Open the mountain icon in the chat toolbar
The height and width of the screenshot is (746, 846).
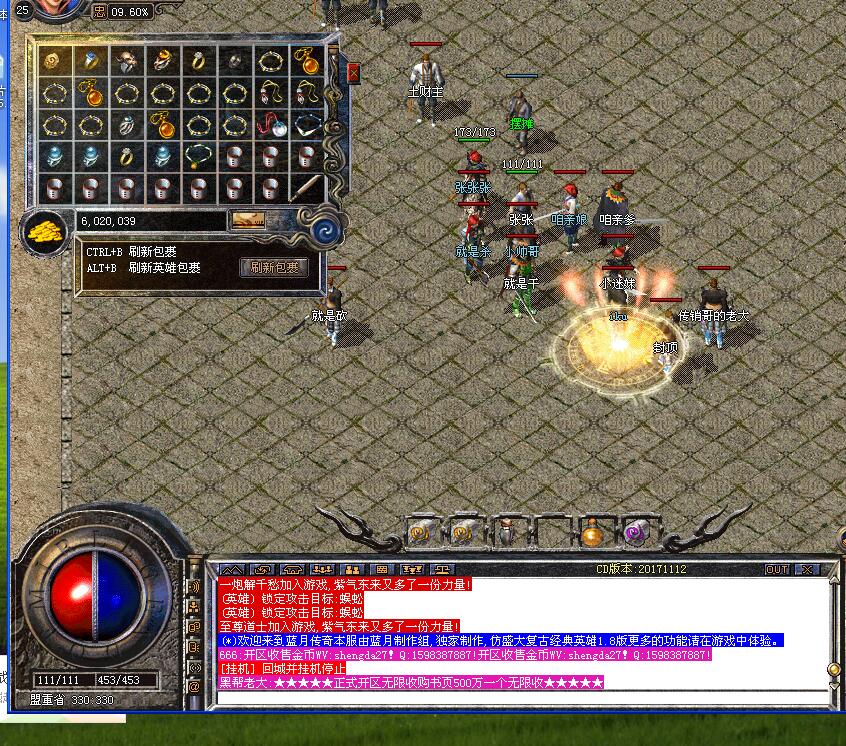click(x=229, y=569)
